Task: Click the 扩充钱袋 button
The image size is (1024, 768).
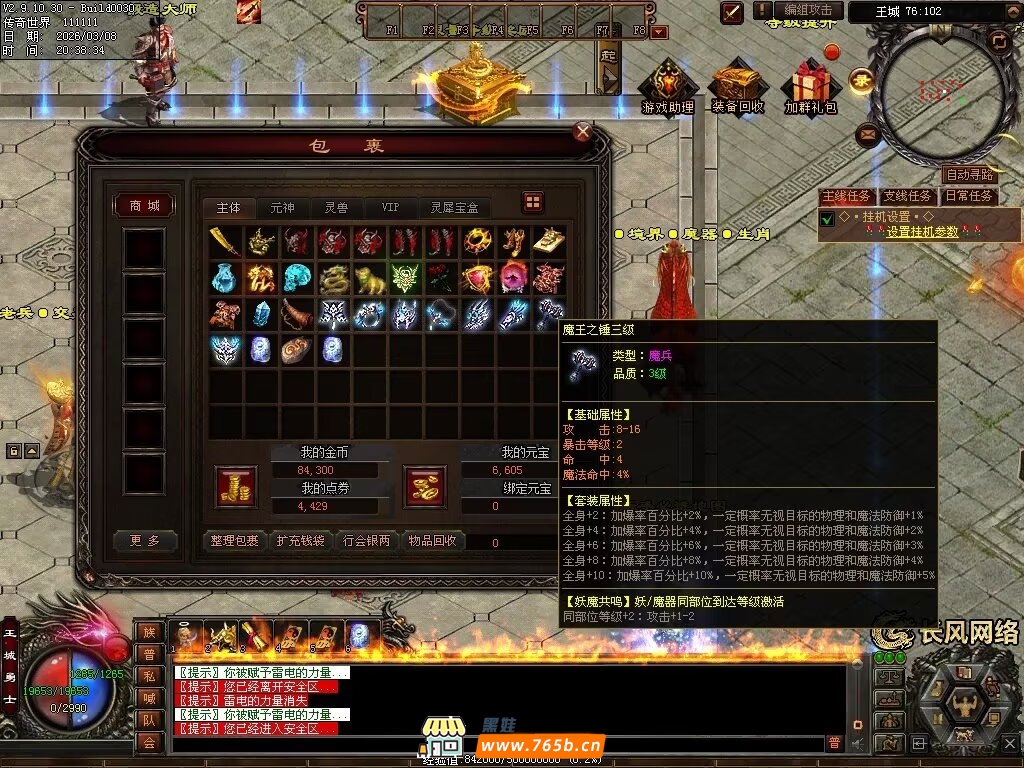Action: click(299, 541)
